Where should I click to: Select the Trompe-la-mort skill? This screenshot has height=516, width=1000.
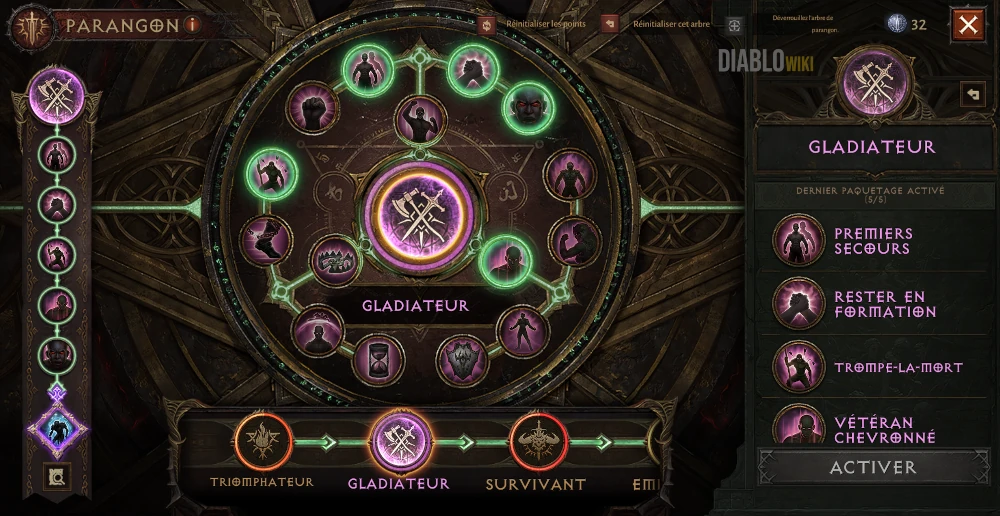tap(799, 367)
